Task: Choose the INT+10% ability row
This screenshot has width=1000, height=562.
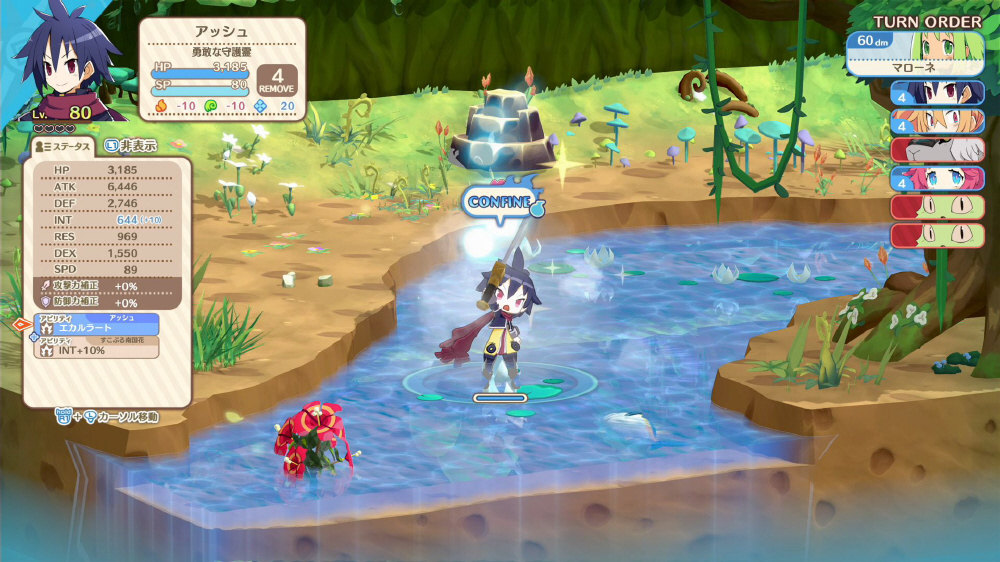Action: click(98, 349)
